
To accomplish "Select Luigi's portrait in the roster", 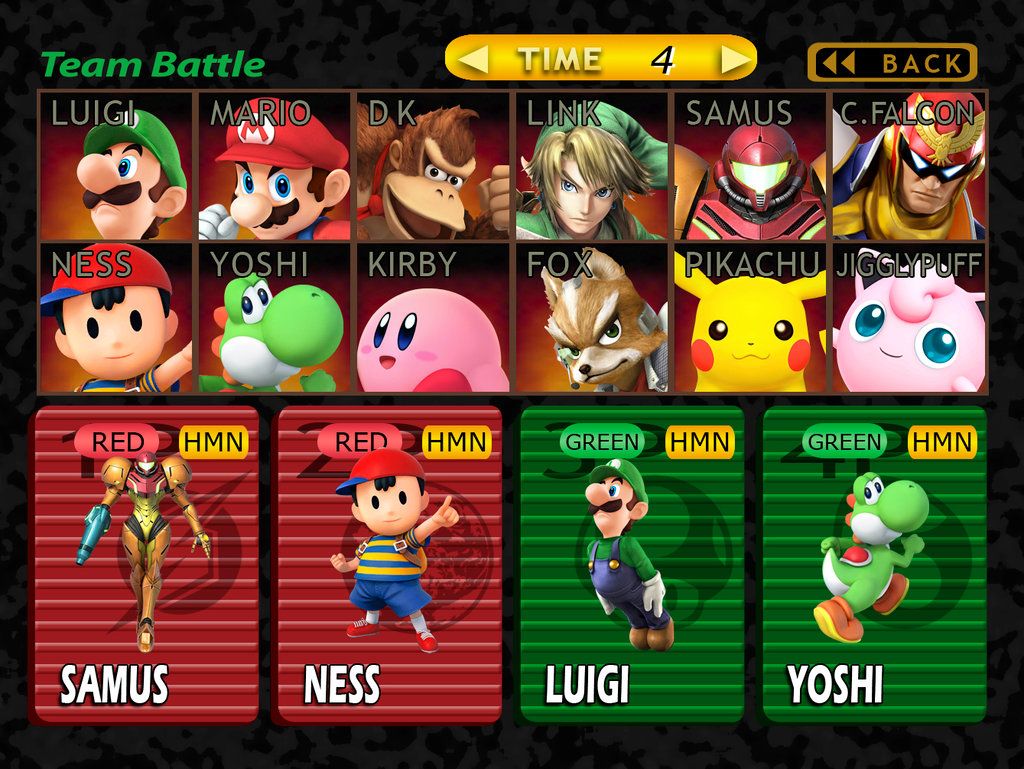I will click(116, 166).
